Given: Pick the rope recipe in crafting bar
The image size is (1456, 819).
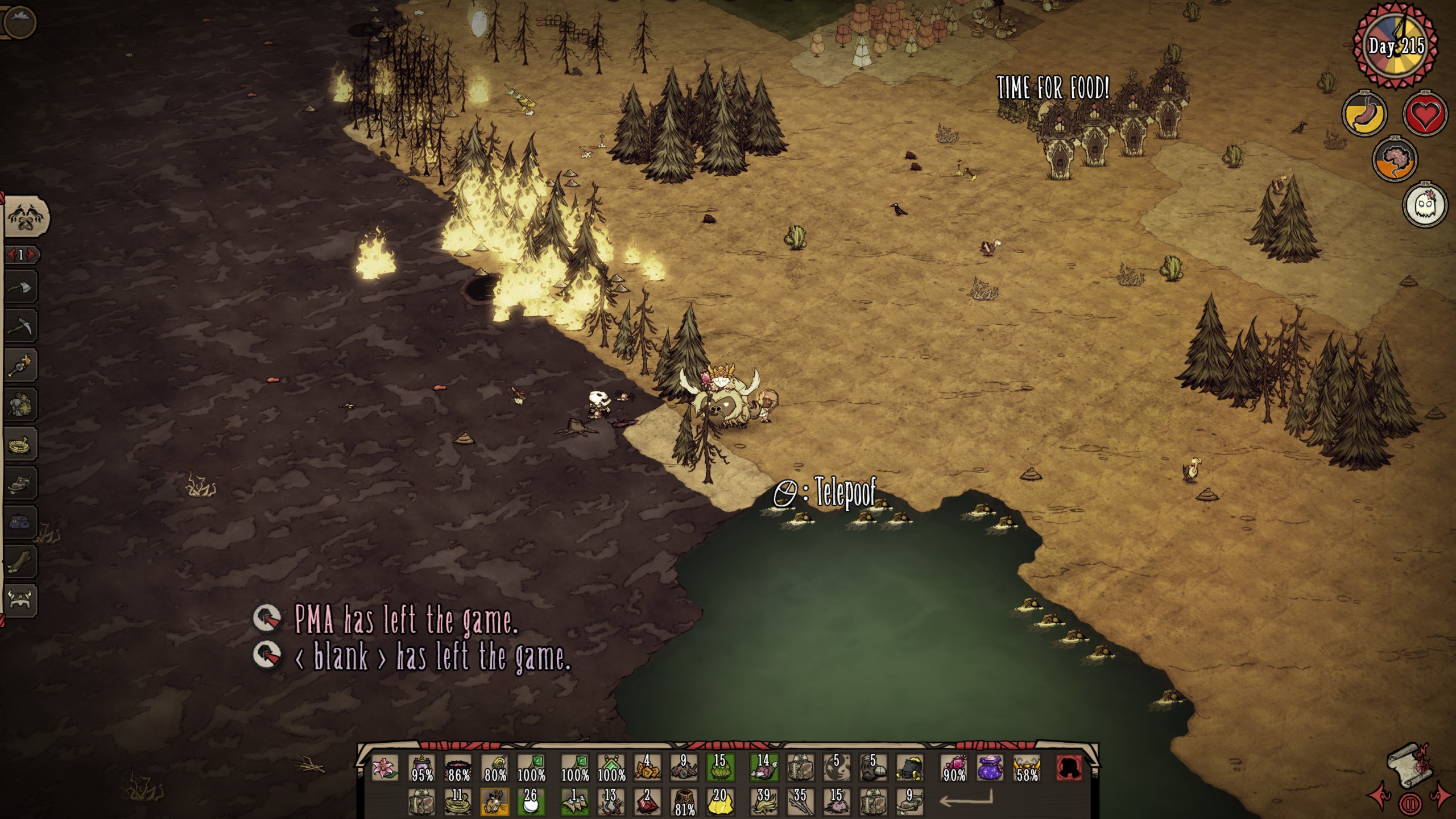Looking at the screenshot, I should (x=20, y=444).
